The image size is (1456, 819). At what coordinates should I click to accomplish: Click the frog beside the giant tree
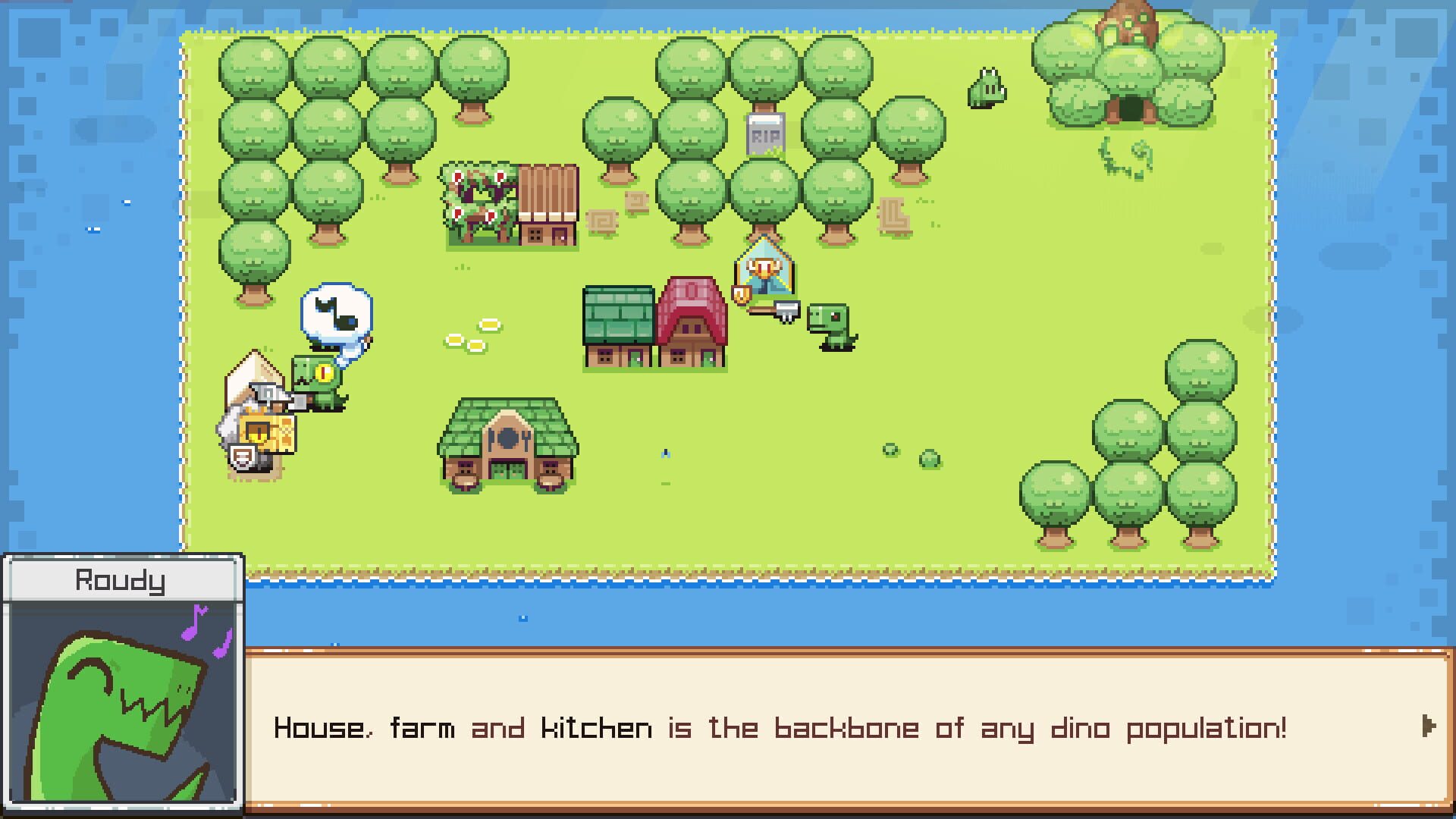(x=986, y=89)
